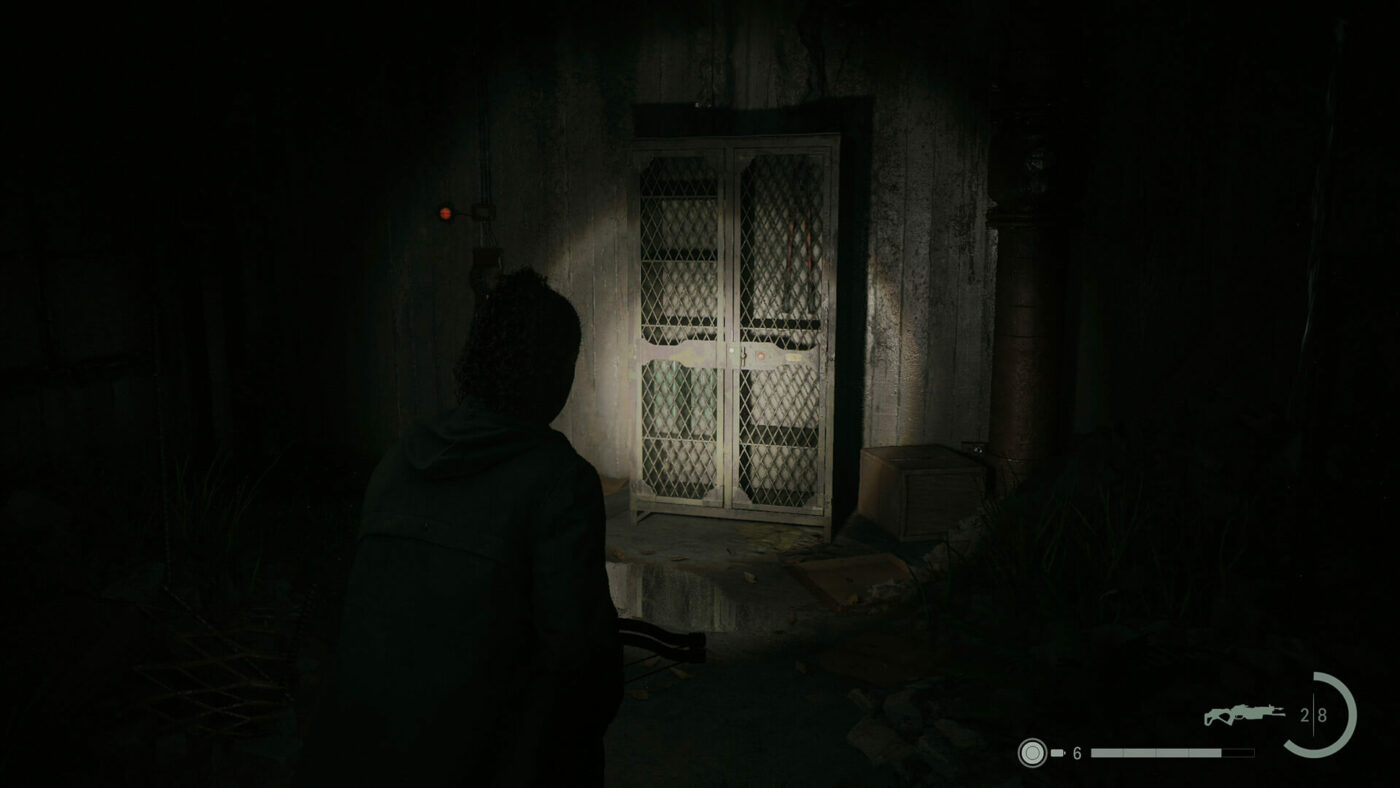Click the ammo counter reading 2|8

[x=1314, y=714]
